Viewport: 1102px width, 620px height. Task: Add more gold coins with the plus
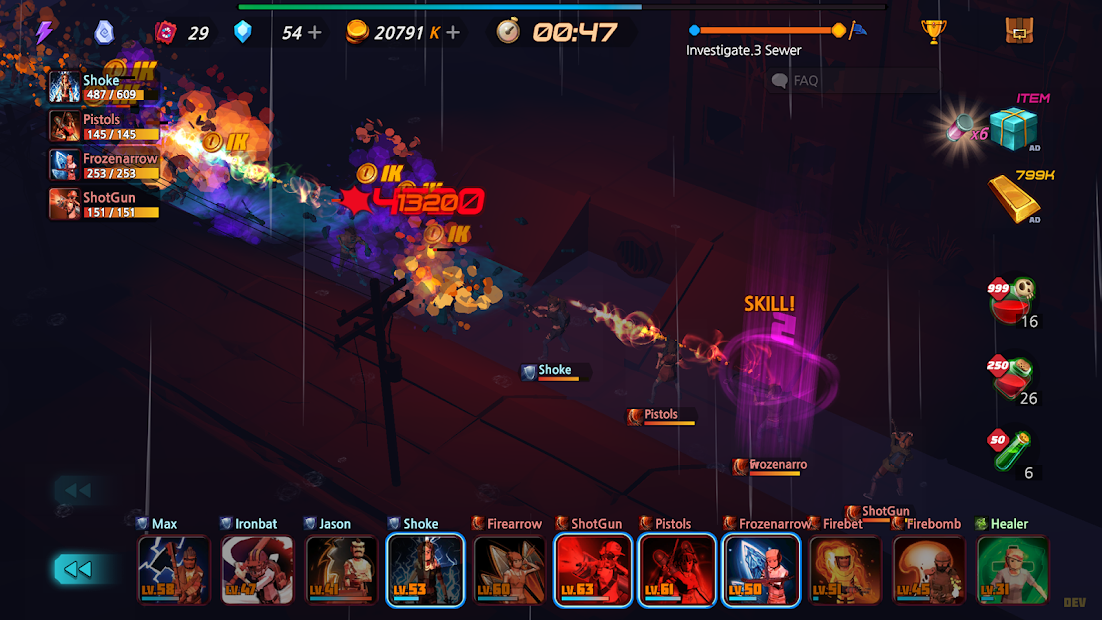[x=453, y=33]
